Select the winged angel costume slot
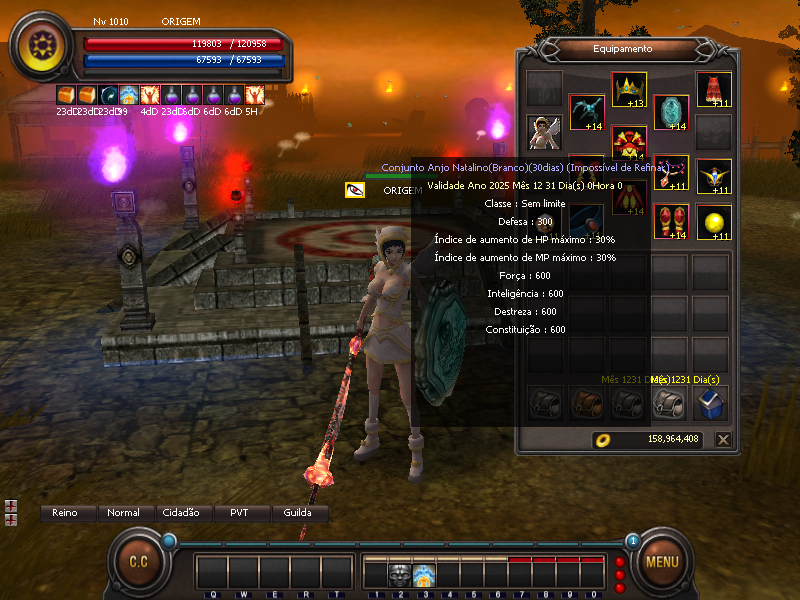The width and height of the screenshot is (800, 600). tap(545, 131)
